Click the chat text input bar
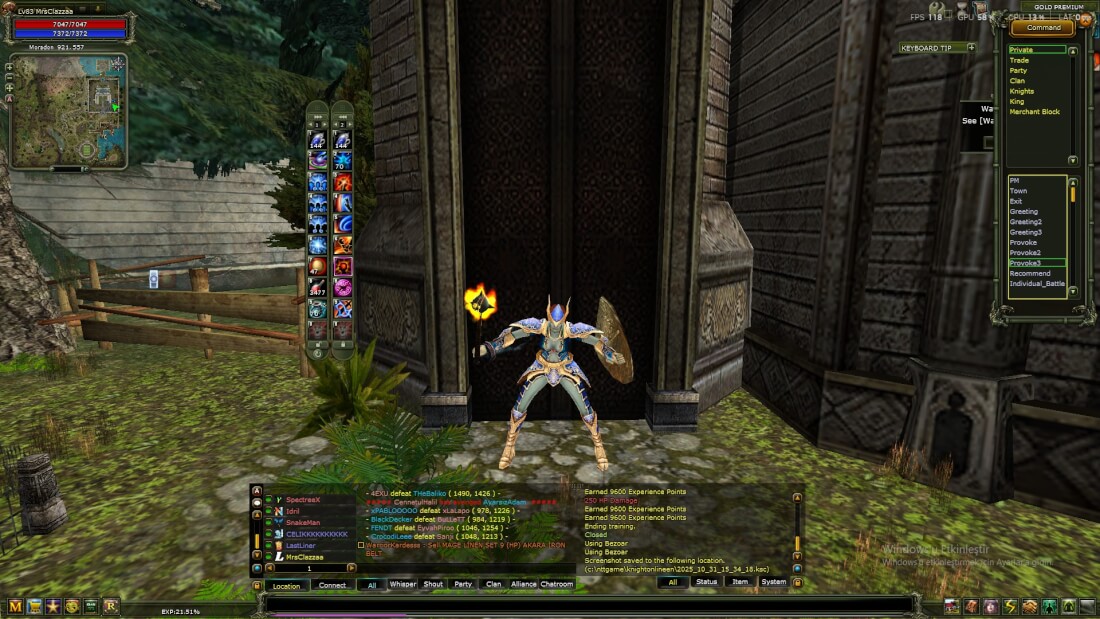The image size is (1100, 619). pos(590,605)
